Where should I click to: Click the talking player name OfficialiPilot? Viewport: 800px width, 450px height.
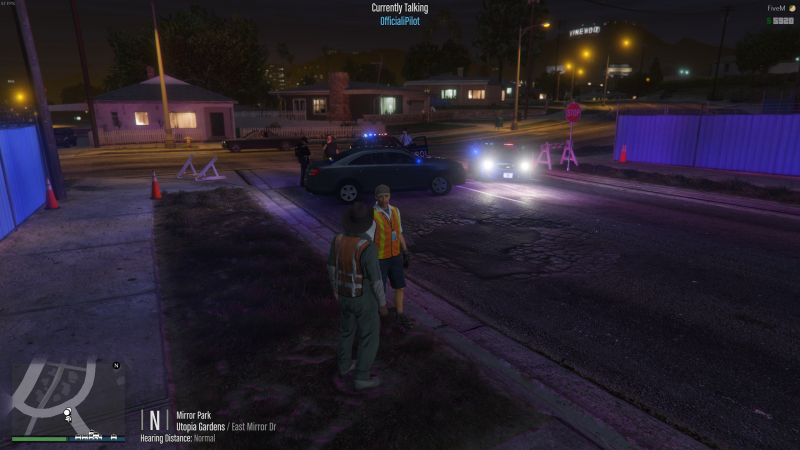click(x=400, y=21)
